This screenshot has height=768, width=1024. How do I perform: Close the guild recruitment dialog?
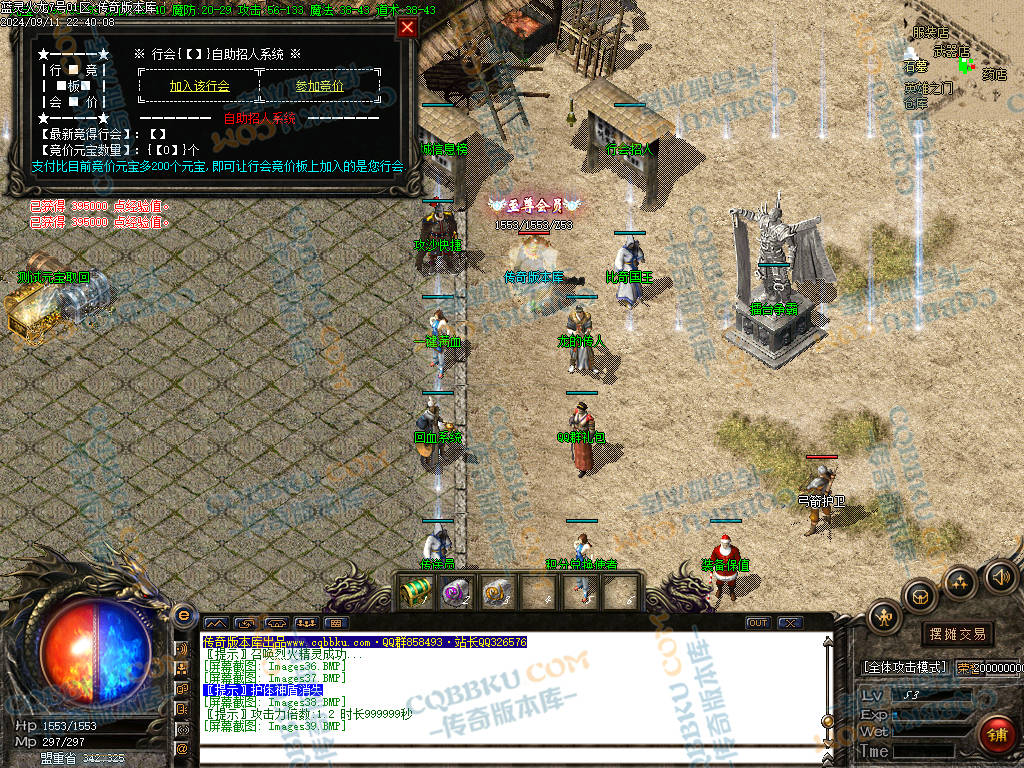click(x=407, y=28)
